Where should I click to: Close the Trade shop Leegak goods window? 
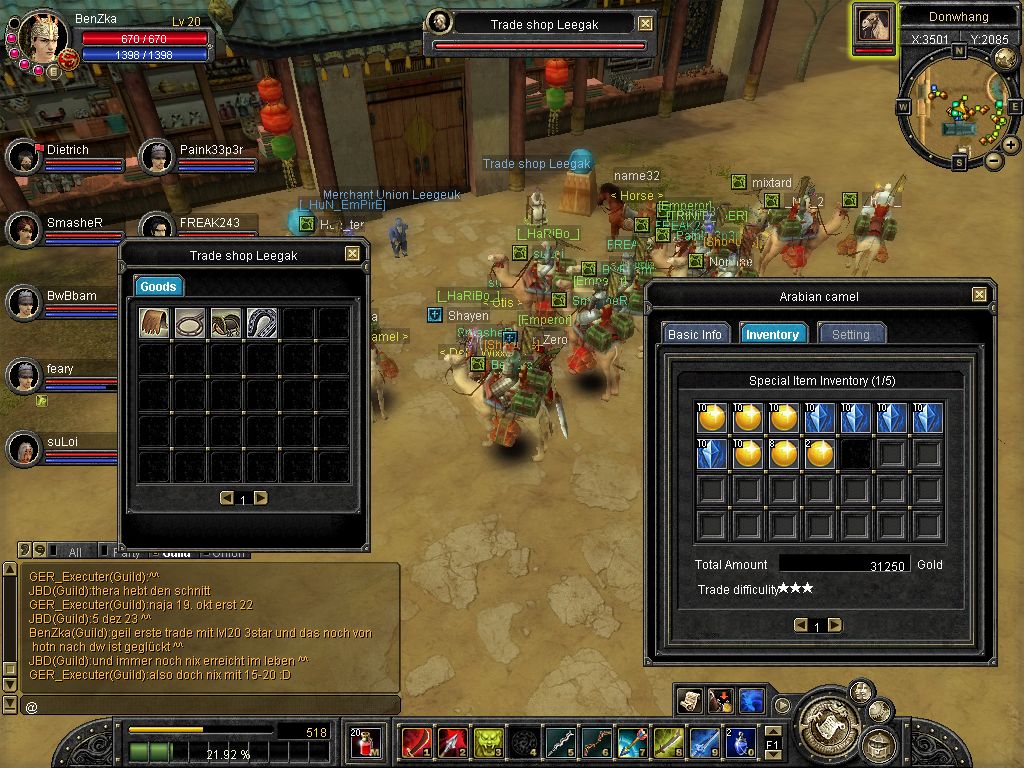pos(352,255)
